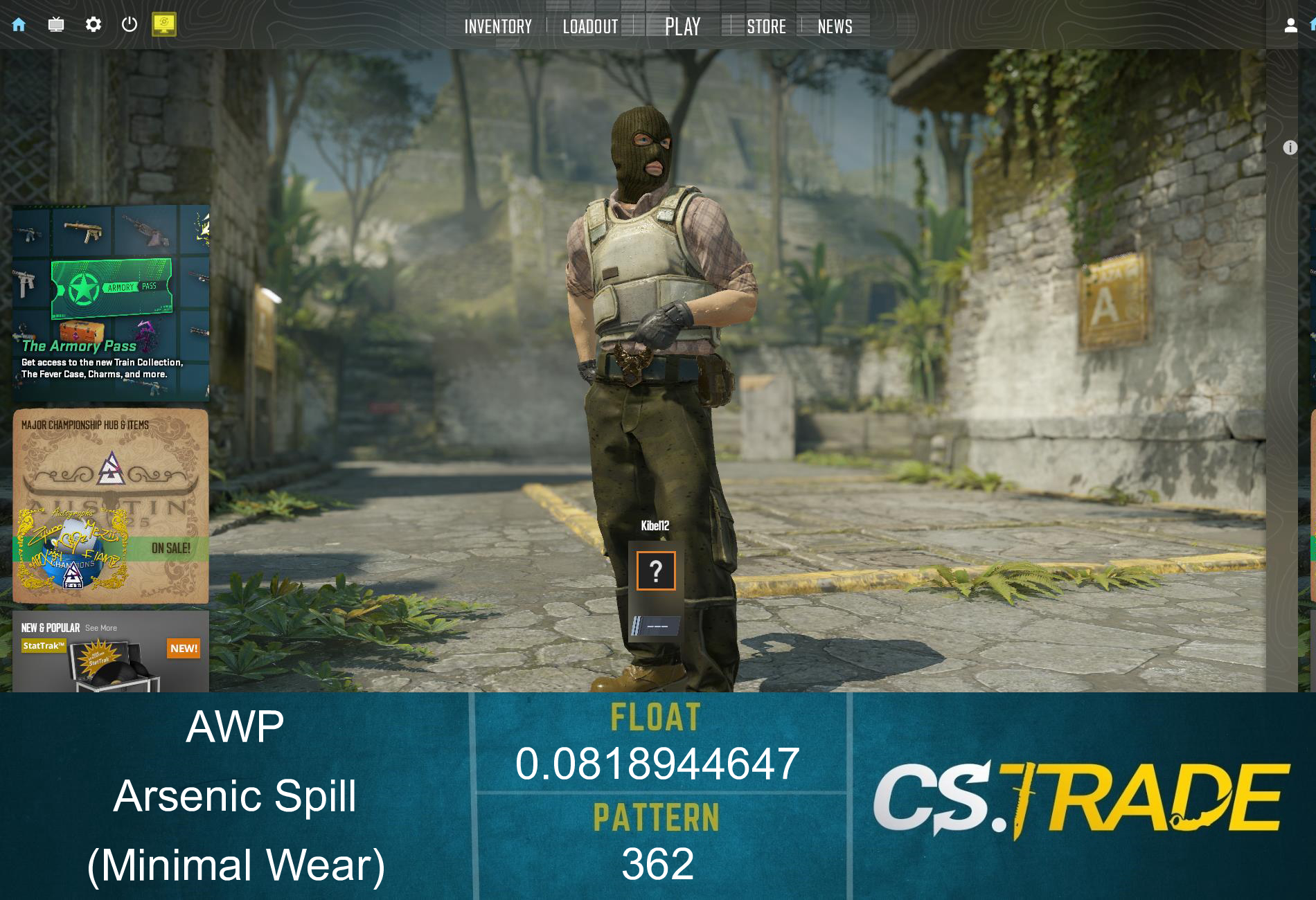Click the blue Home icon in top bar

pyautogui.click(x=18, y=24)
